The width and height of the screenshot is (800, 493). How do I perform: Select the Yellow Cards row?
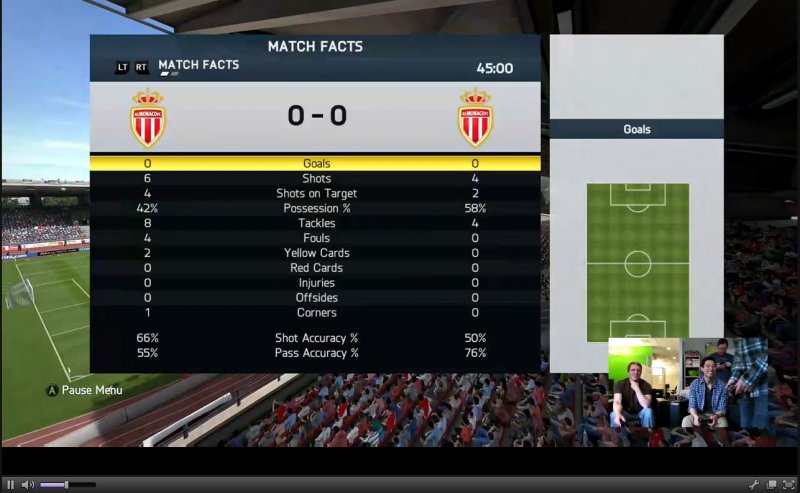(316, 253)
